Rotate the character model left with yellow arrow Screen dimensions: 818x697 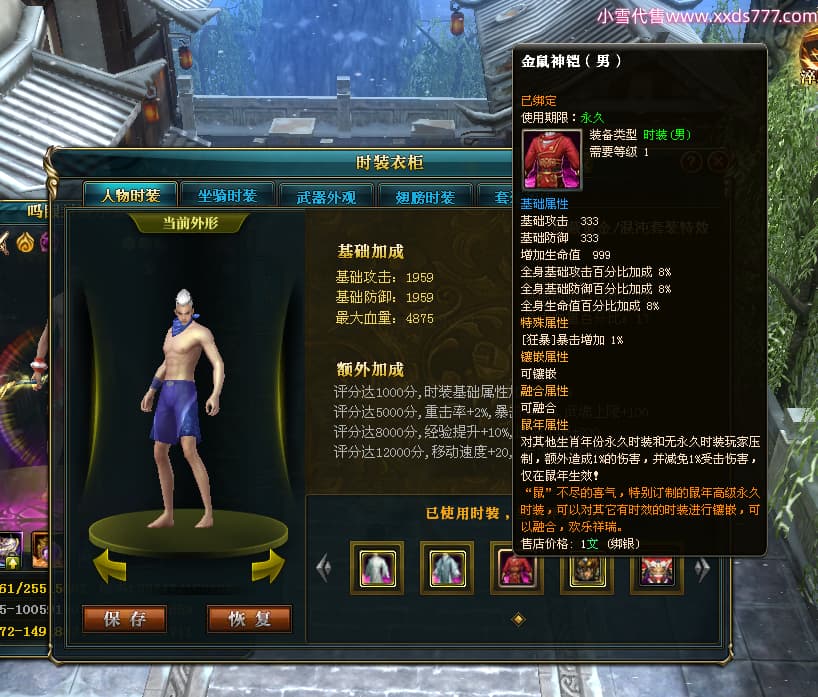click(x=109, y=570)
